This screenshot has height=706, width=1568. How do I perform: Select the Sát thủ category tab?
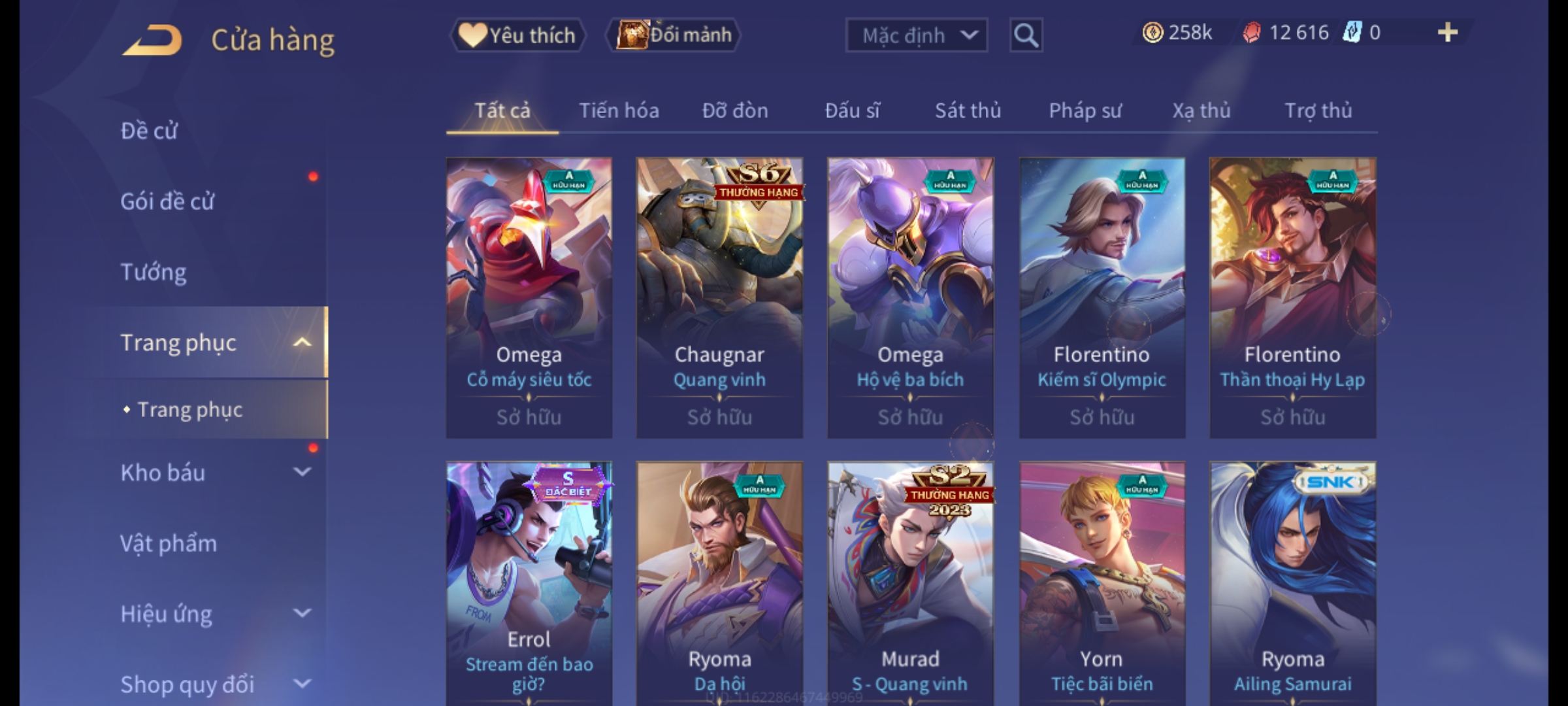tap(968, 110)
